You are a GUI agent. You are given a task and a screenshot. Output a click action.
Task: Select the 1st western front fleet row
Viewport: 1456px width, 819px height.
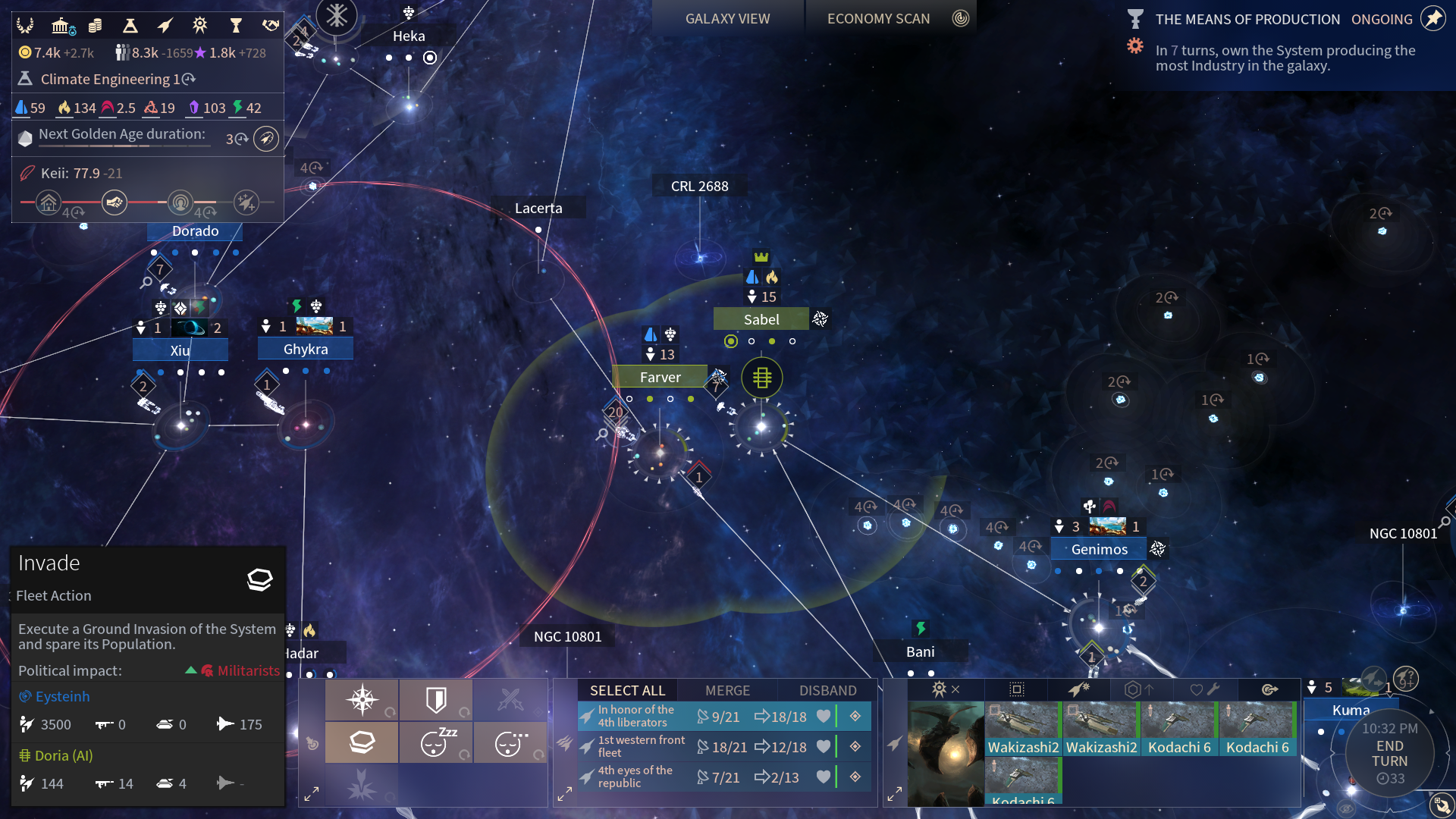click(641, 746)
